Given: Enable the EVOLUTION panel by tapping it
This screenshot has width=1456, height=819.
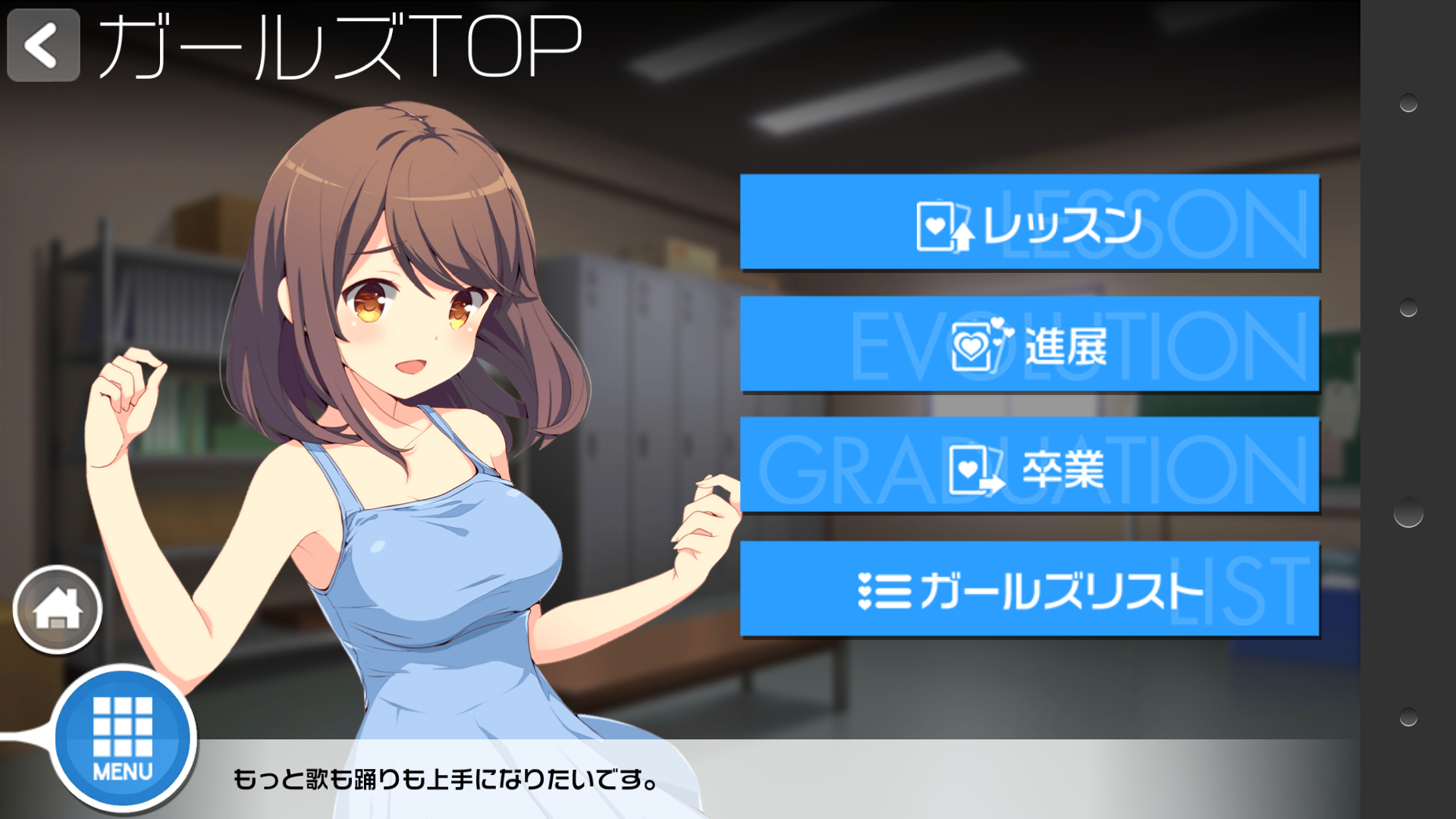Looking at the screenshot, I should 1030,345.
